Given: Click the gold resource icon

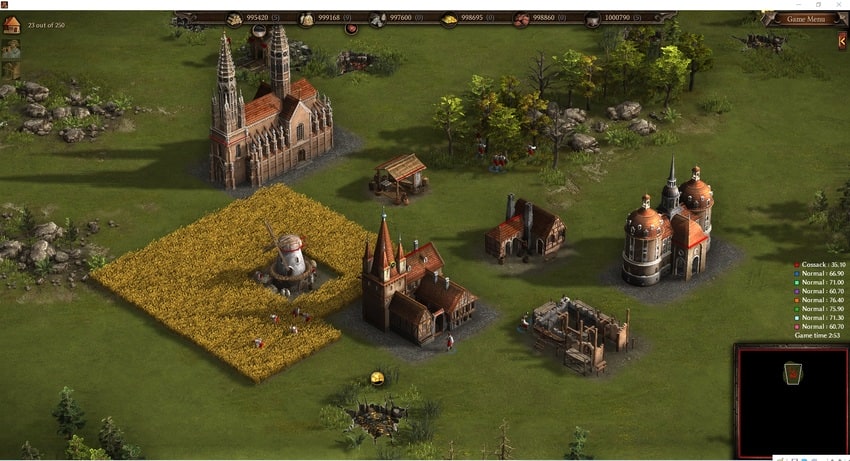Looking at the screenshot, I should click(449, 19).
